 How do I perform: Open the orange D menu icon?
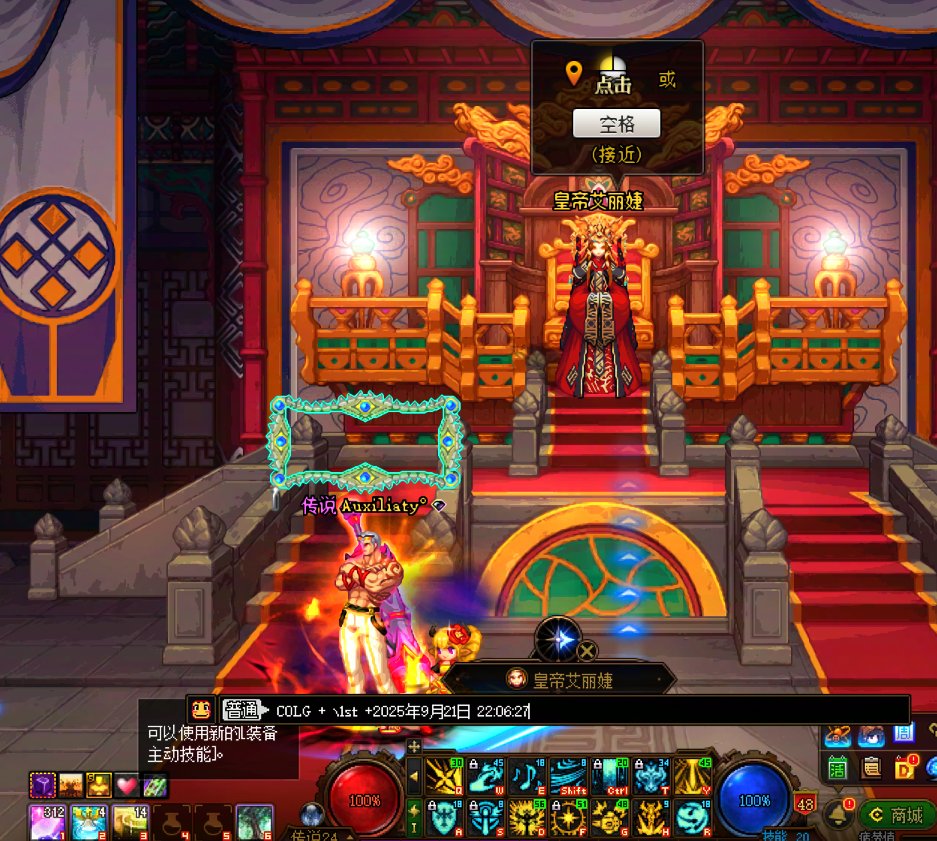pyautogui.click(x=906, y=768)
